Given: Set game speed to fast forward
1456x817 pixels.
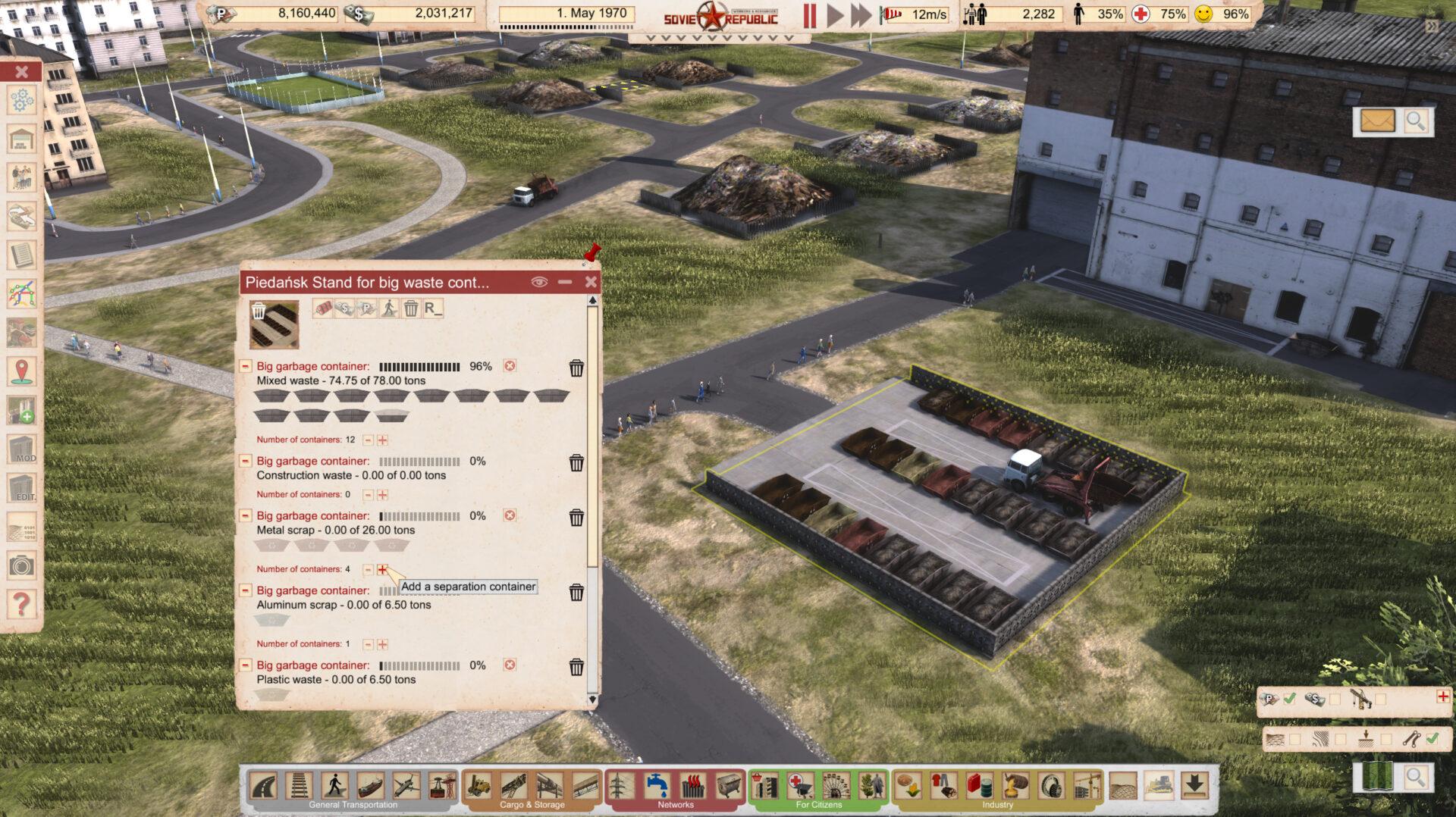Looking at the screenshot, I should 861,14.
